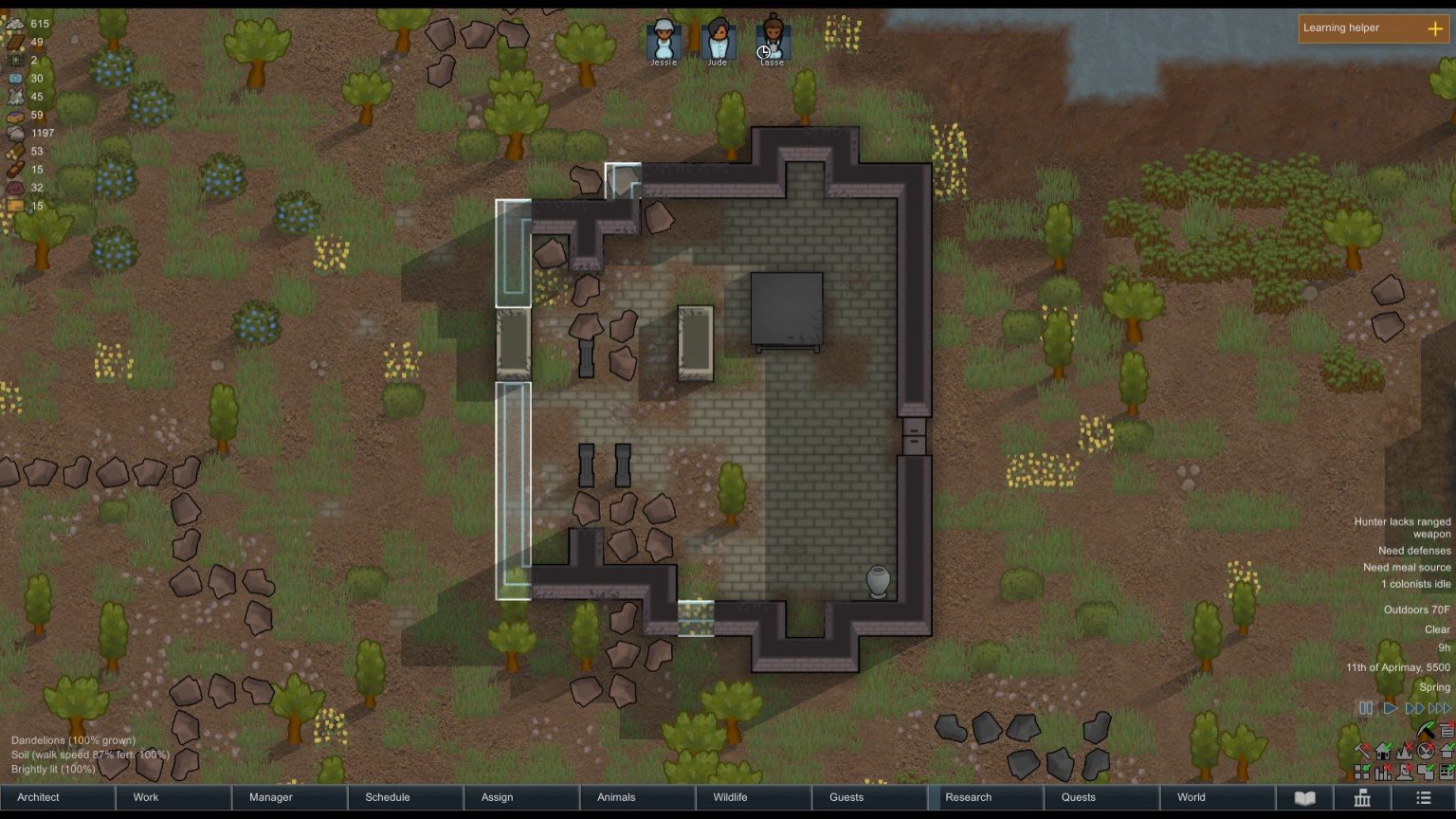1456x819 pixels.
Task: Expand the Learning helper using the plus button
Action: [x=1437, y=28]
